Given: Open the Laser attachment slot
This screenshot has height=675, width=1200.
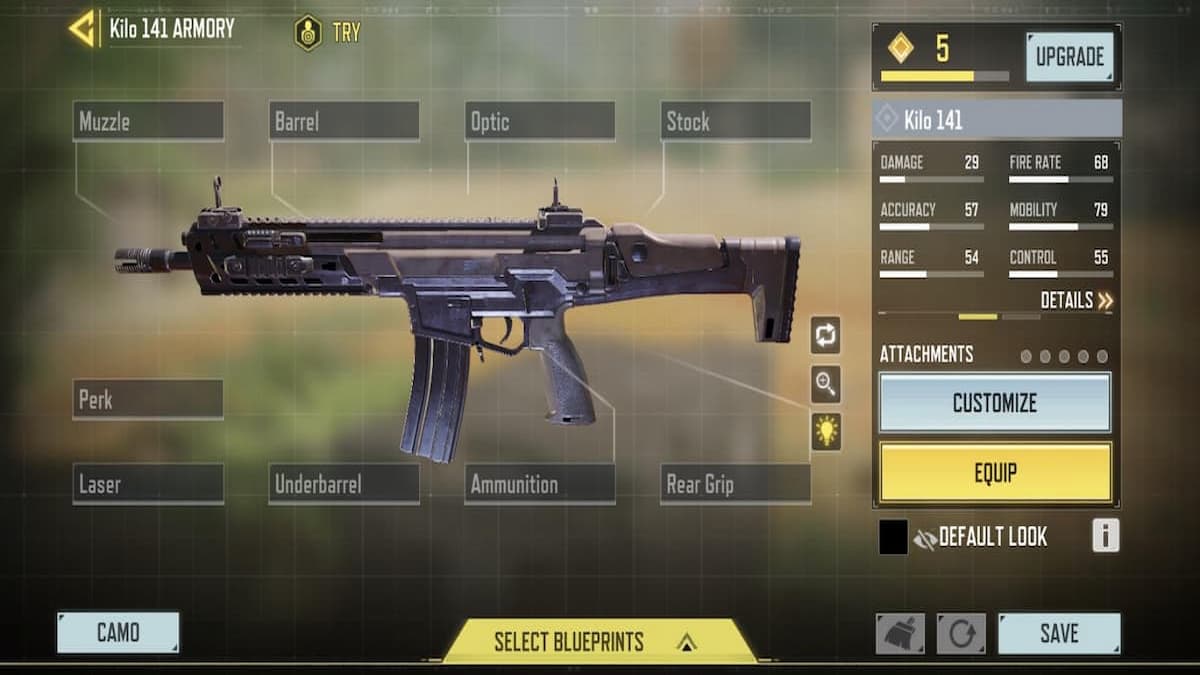Looking at the screenshot, I should click(148, 484).
